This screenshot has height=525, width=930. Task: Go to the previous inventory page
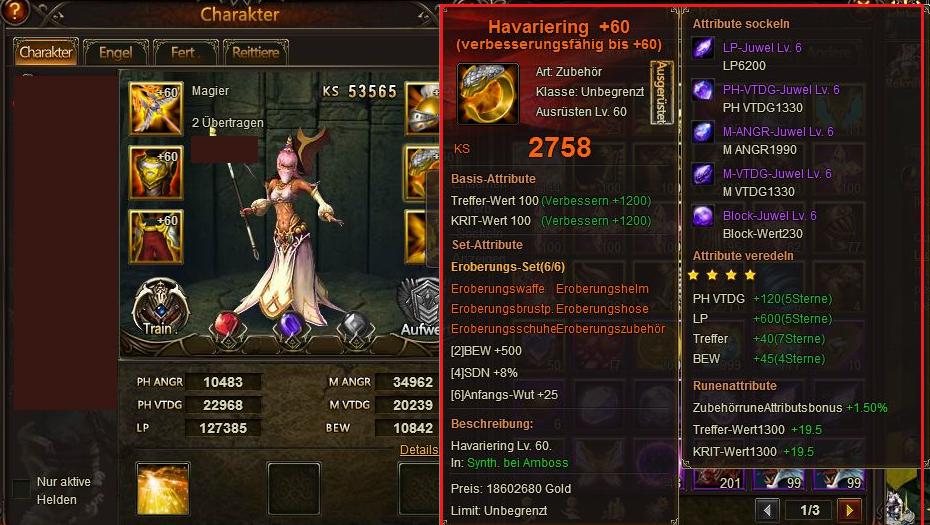coord(767,510)
